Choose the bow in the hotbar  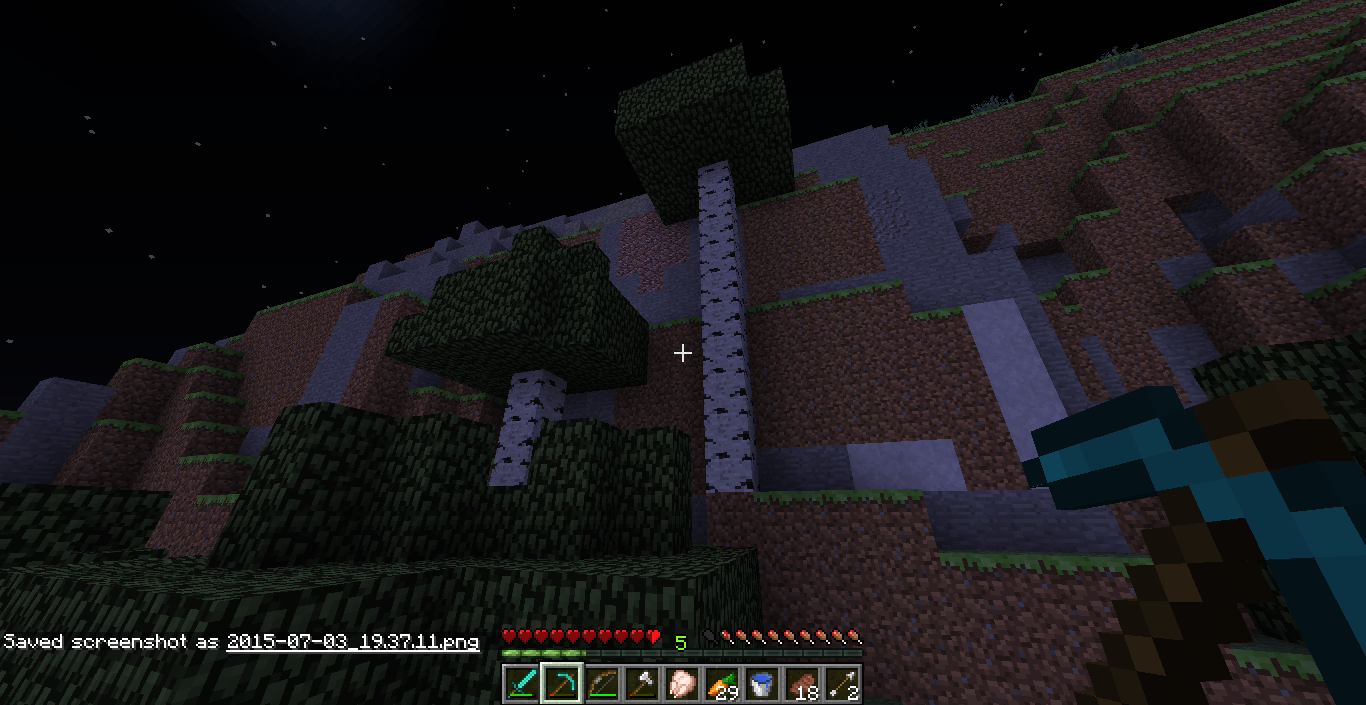[x=601, y=684]
